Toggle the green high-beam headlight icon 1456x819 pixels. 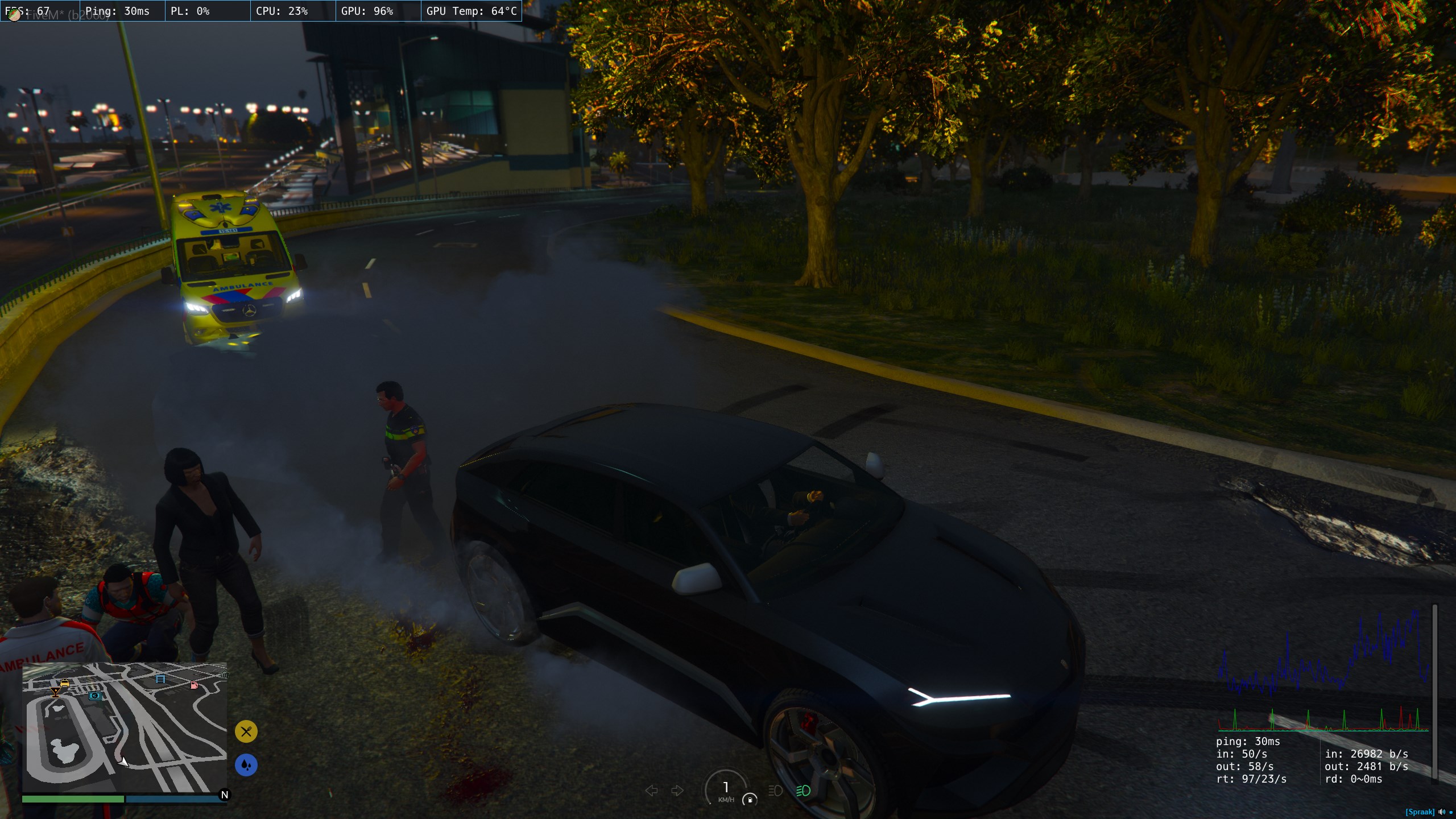click(x=803, y=791)
